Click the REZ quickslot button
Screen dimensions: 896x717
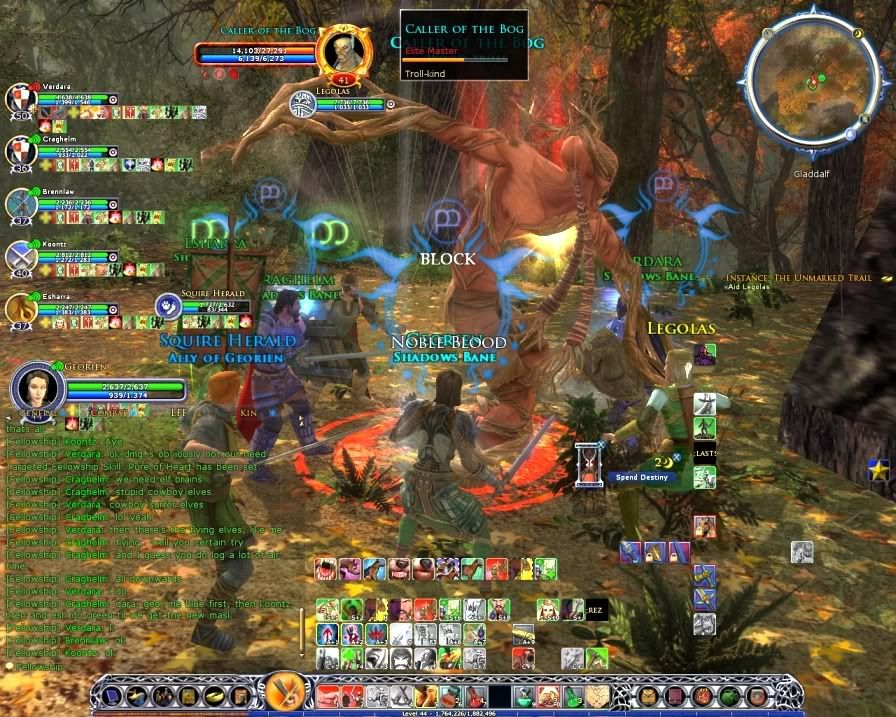coord(596,609)
